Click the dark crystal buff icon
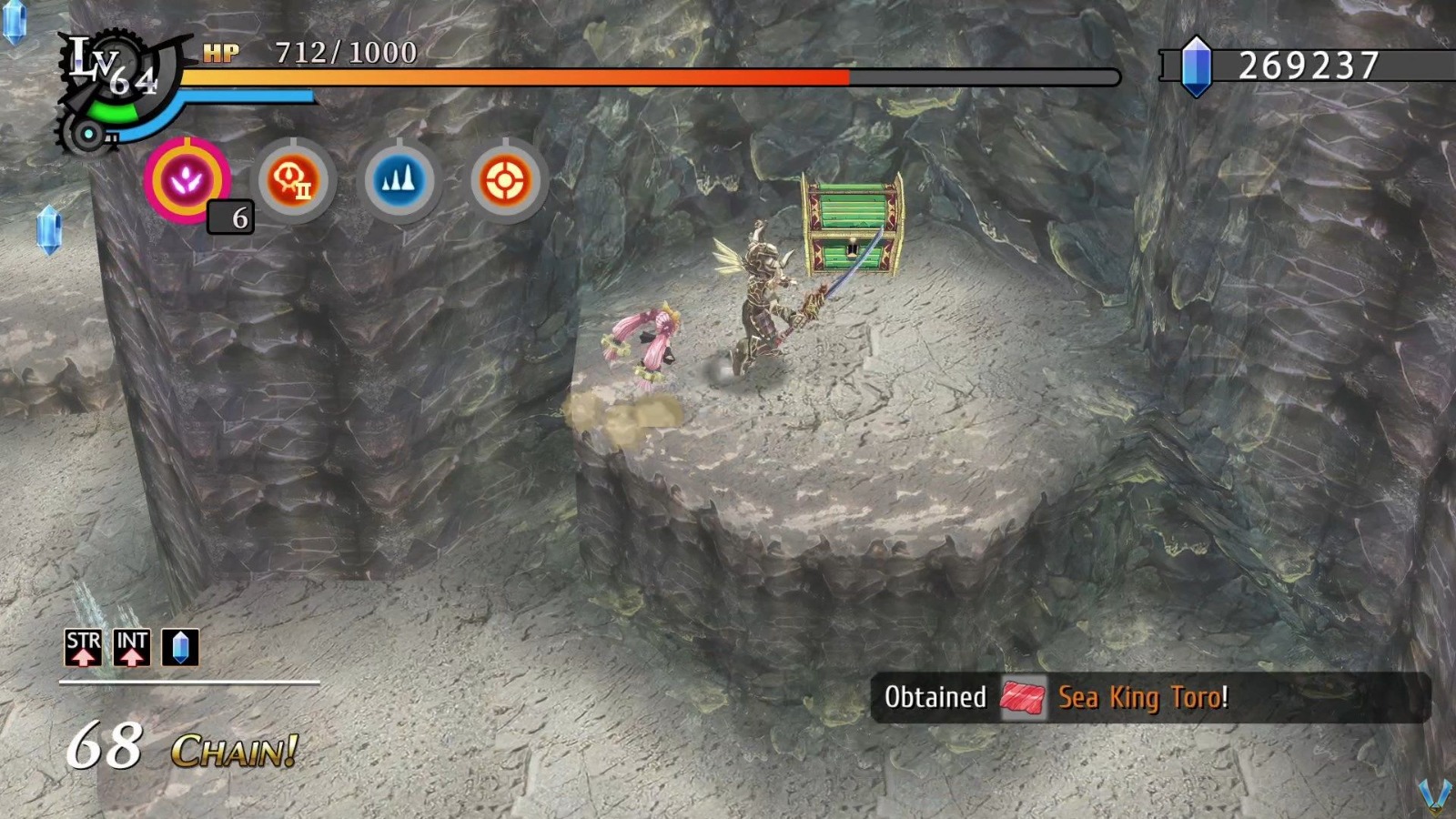 coord(179,648)
